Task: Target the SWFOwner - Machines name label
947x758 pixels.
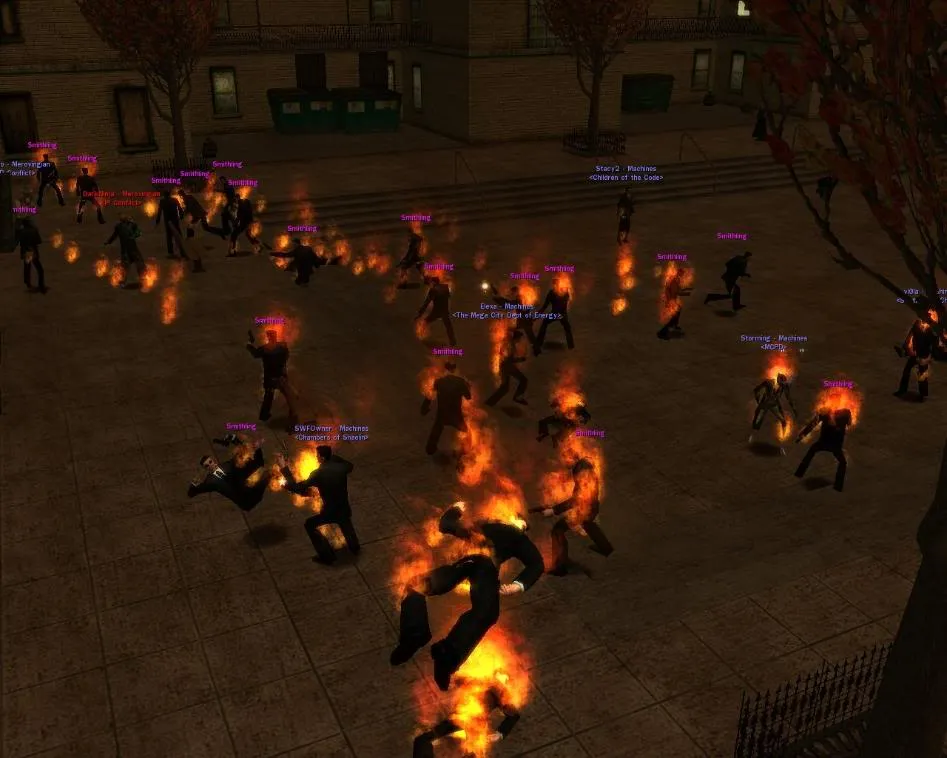Action: pos(331,429)
